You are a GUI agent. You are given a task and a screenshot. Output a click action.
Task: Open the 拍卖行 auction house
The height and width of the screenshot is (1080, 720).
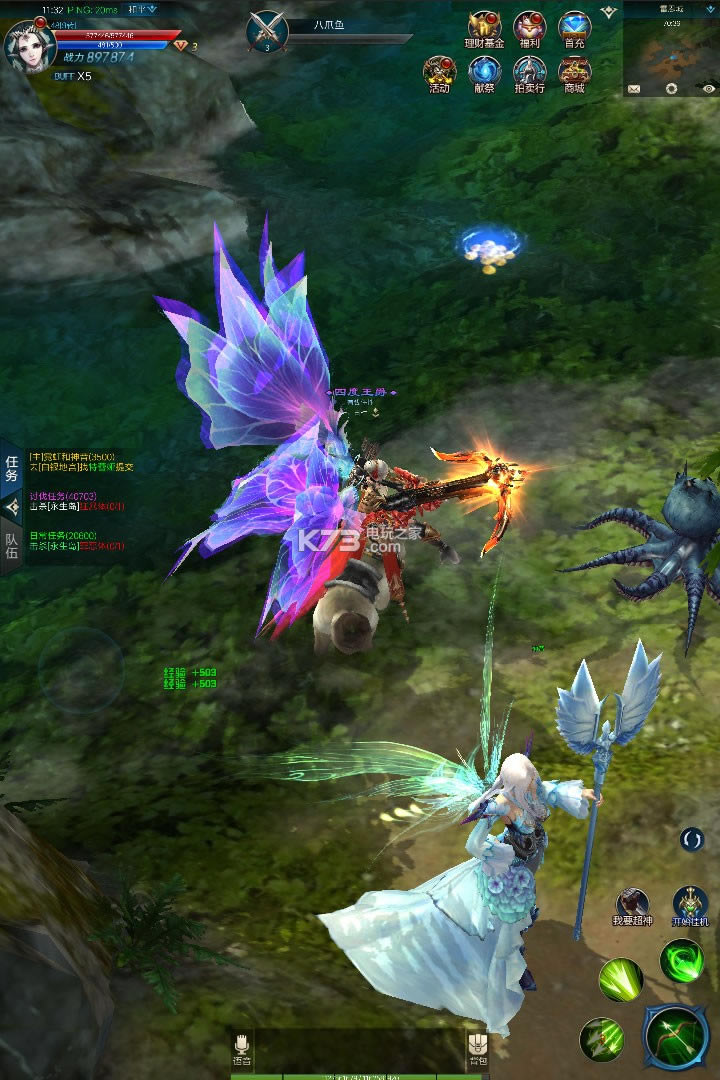(x=530, y=74)
